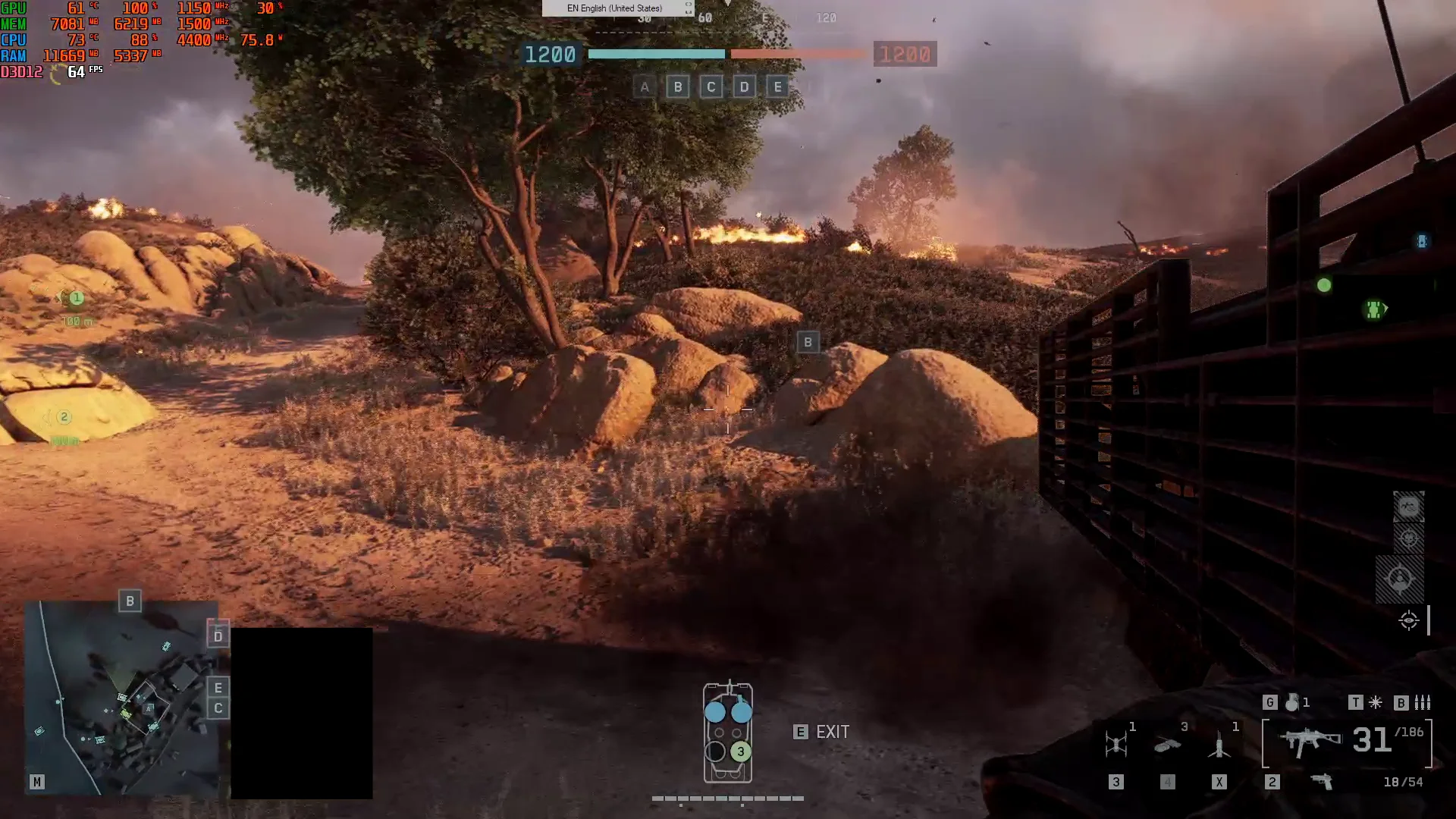Select the recon drone gadget
1456x819 pixels.
1116,743
